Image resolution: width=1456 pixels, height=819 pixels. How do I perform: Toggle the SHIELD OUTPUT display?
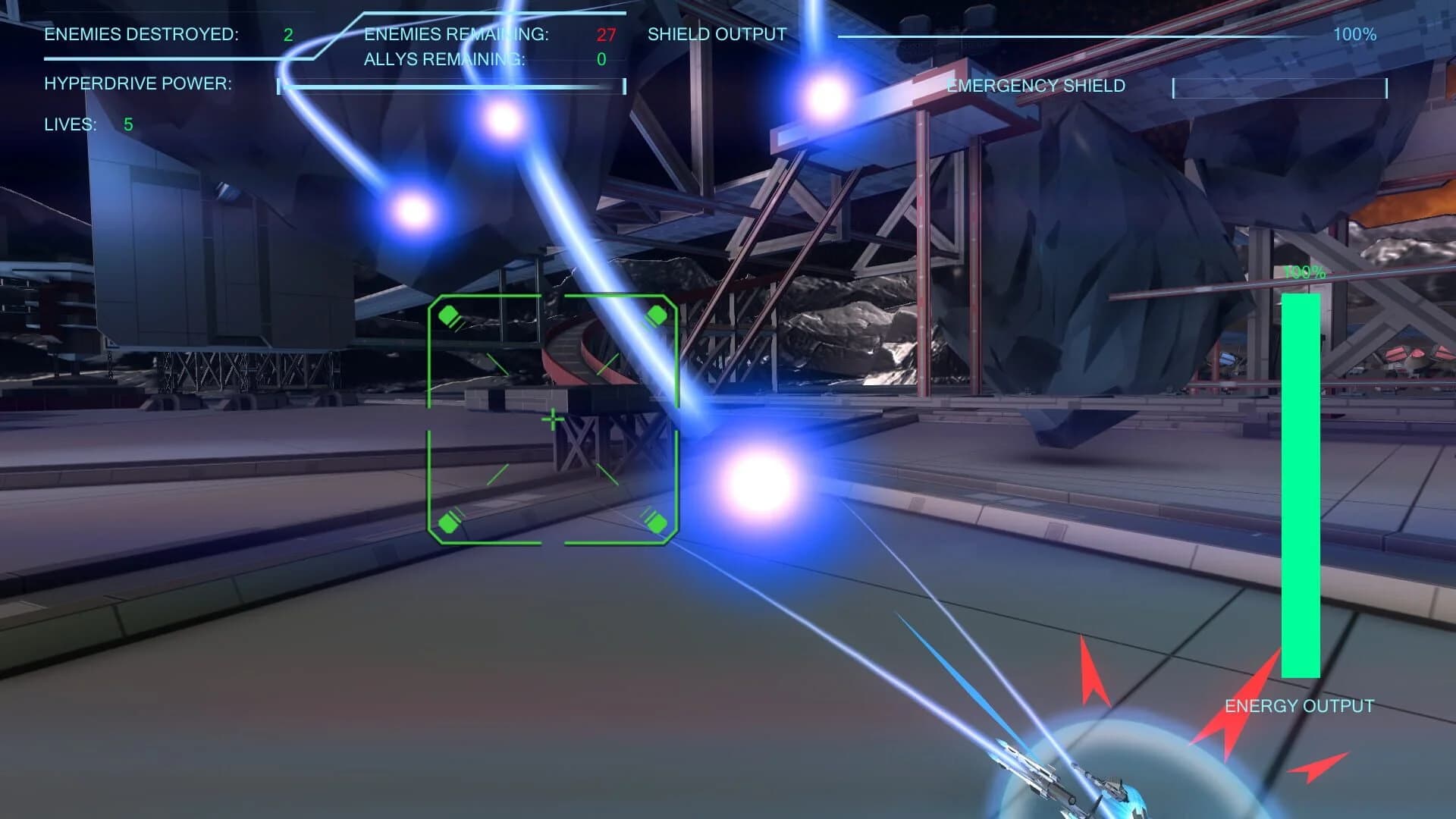715,33
